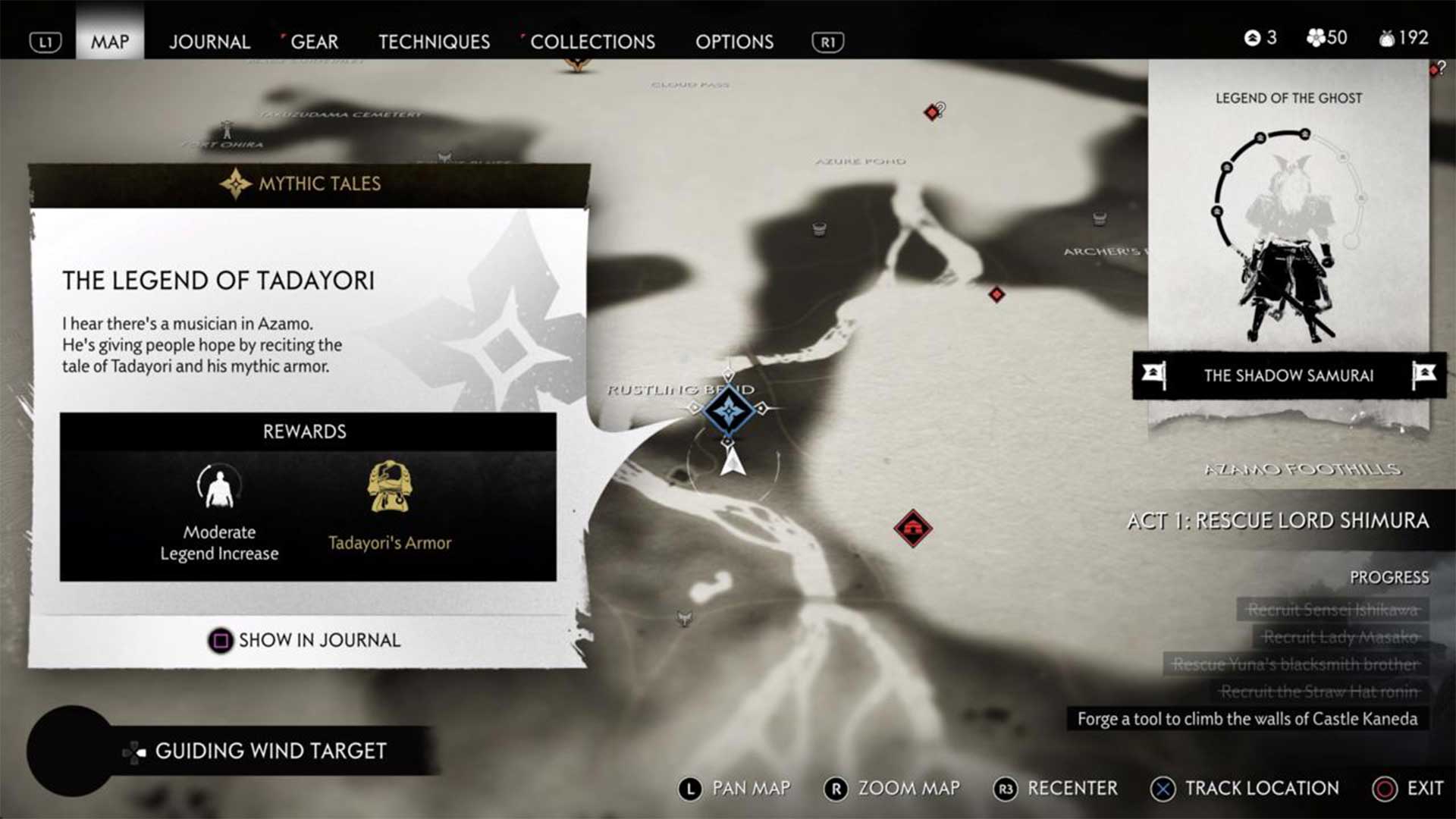Click the red torii gate map marker
Image resolution: width=1456 pixels, height=819 pixels.
[x=912, y=528]
